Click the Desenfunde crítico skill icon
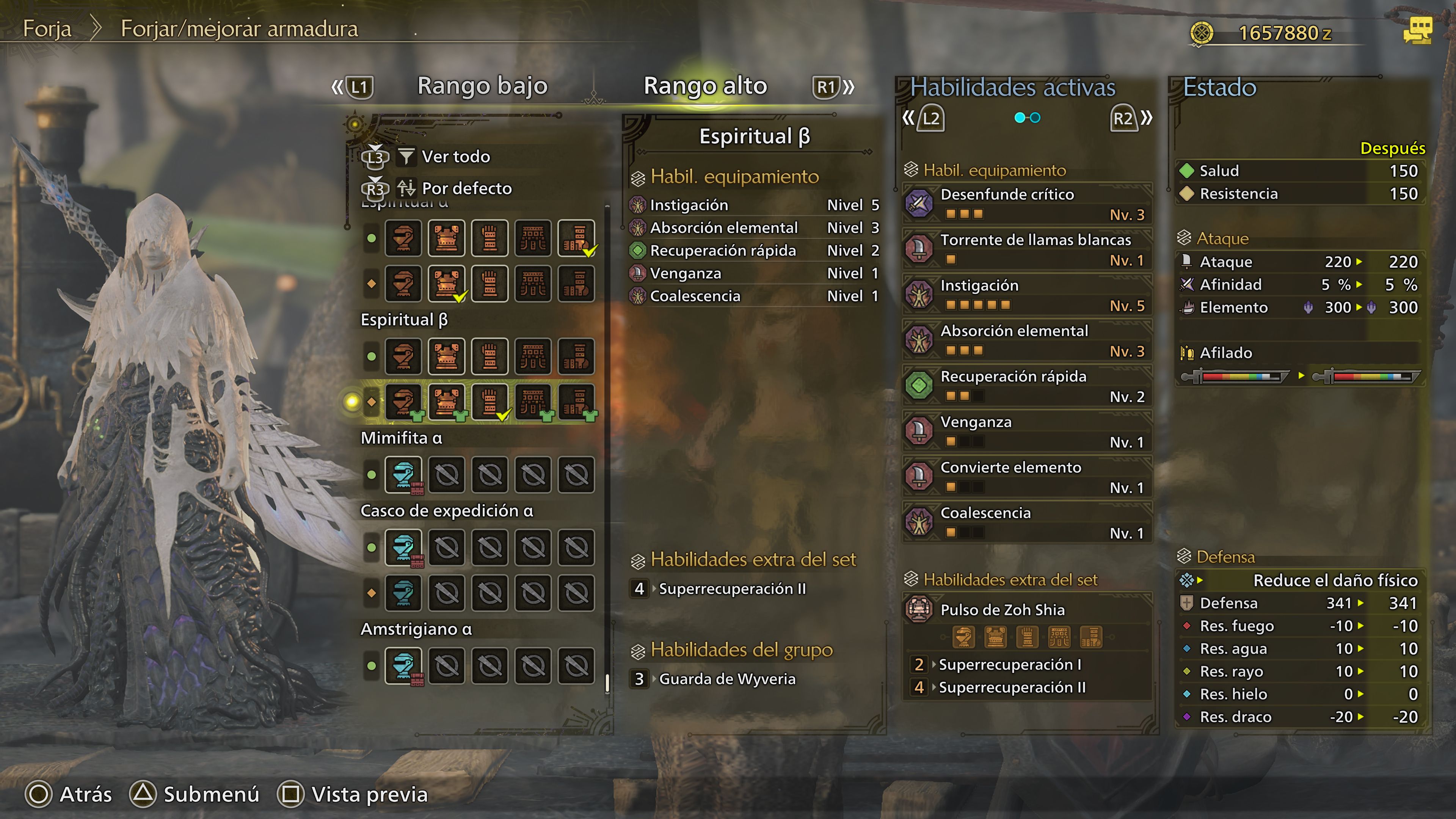This screenshot has width=1456, height=819. click(919, 204)
